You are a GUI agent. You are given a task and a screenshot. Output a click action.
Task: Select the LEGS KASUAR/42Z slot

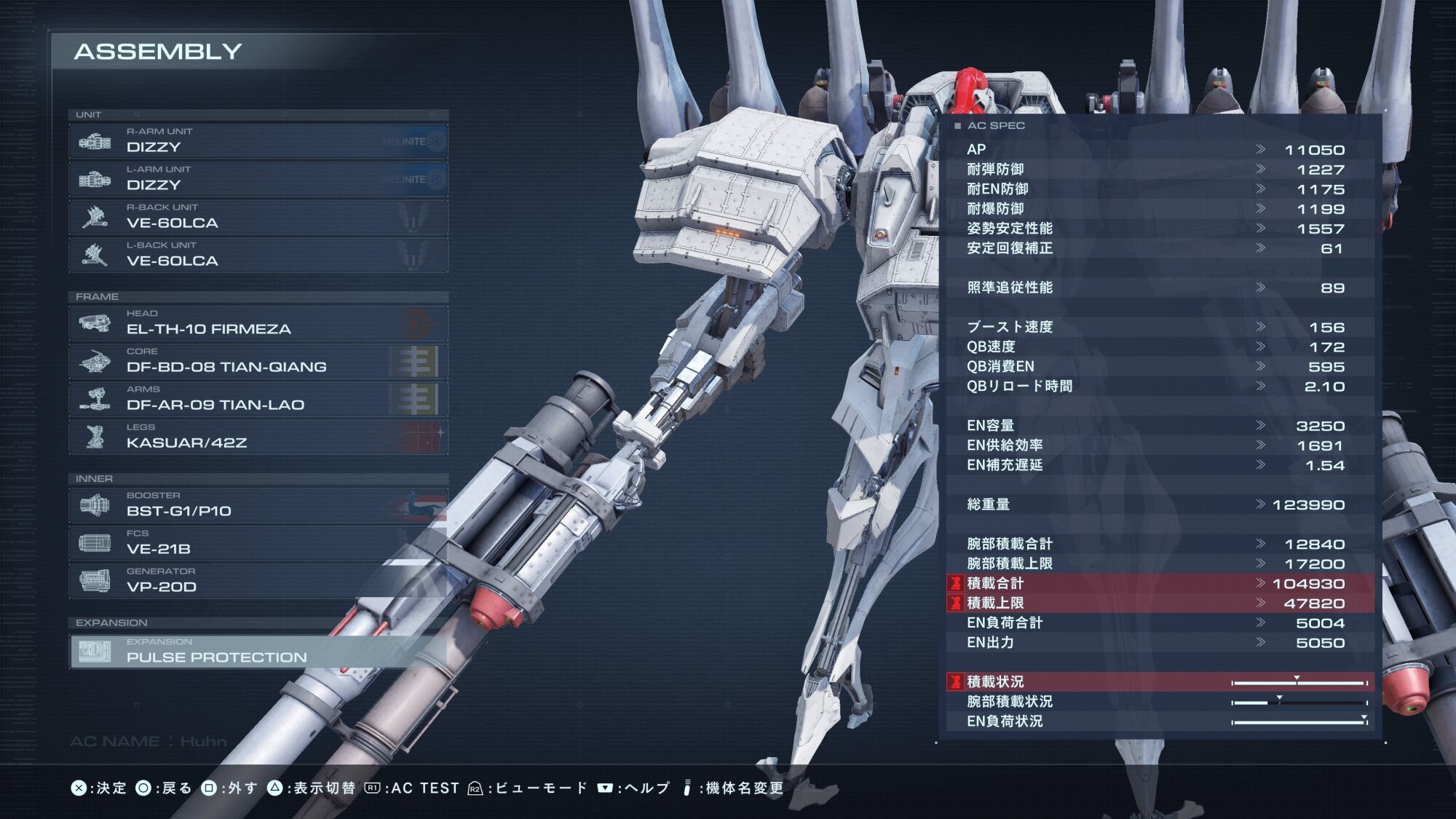pos(258,437)
